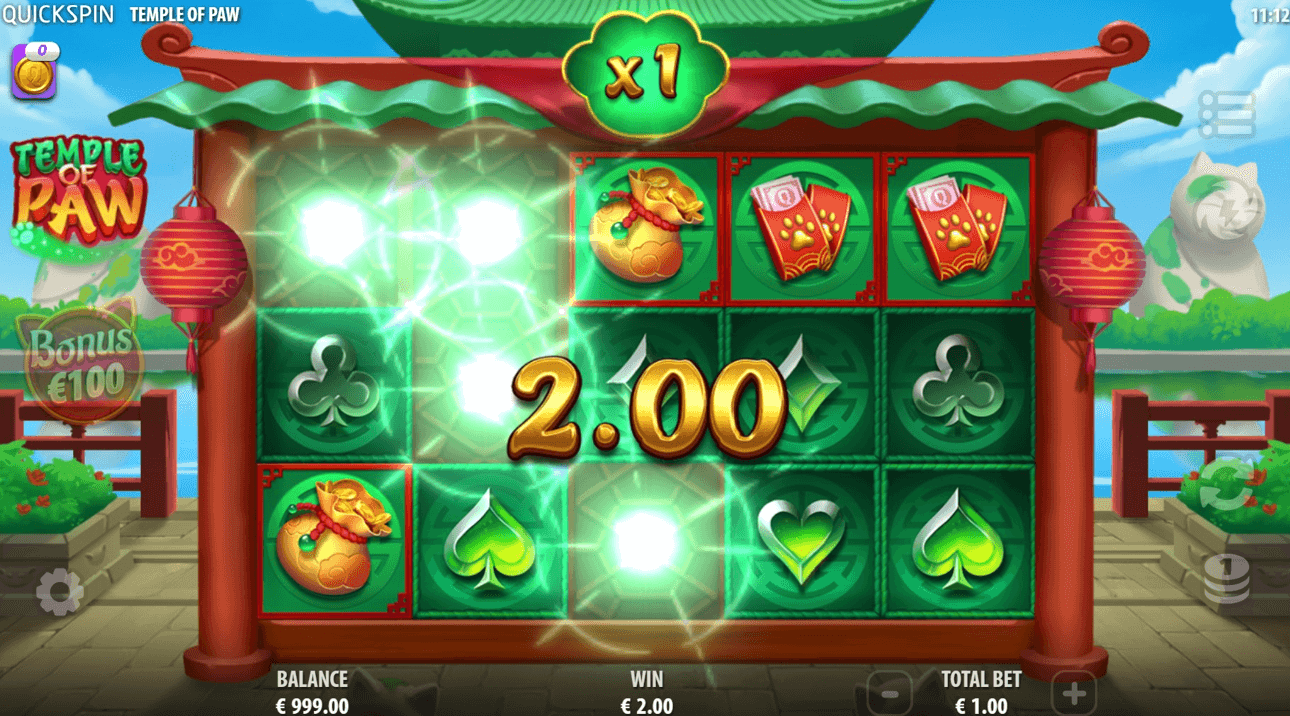
Task: Open the coin stack bet options
Action: tap(1227, 580)
